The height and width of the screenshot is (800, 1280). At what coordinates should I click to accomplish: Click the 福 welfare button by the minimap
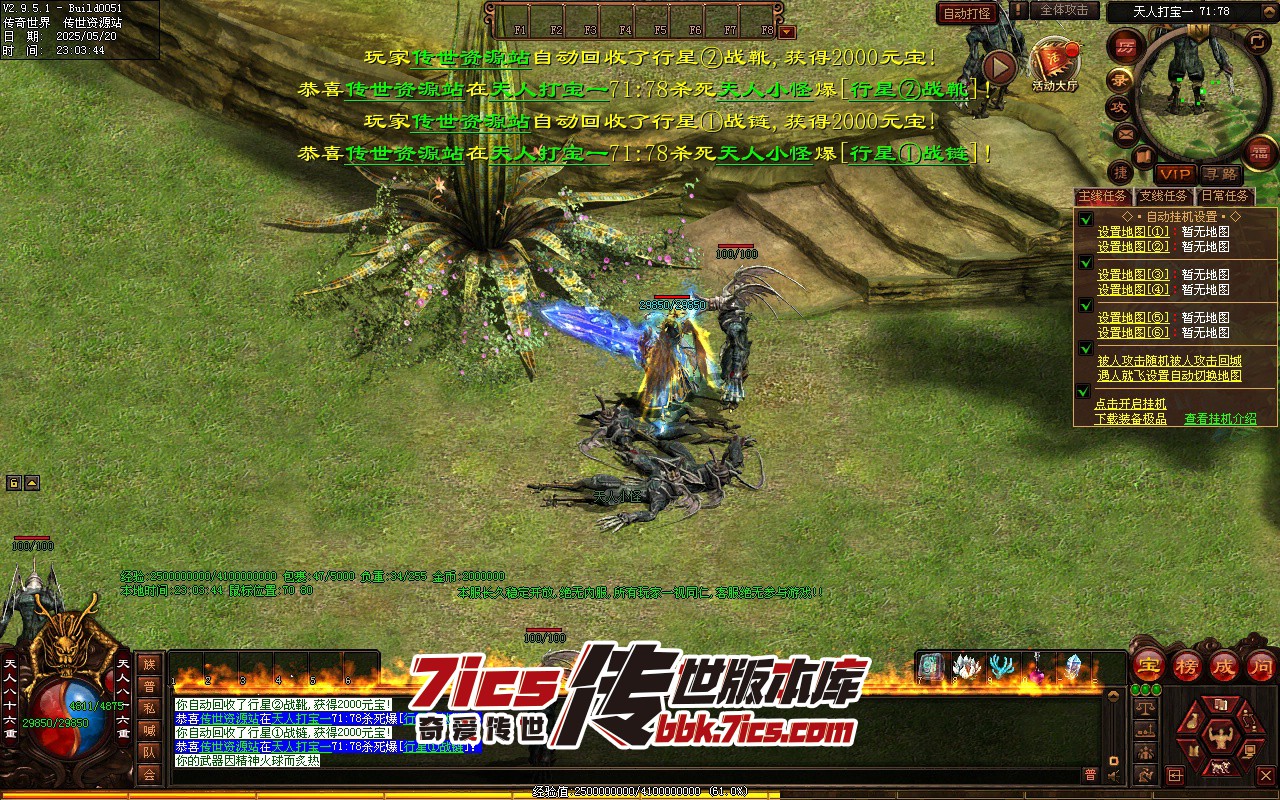pyautogui.click(x=1260, y=152)
